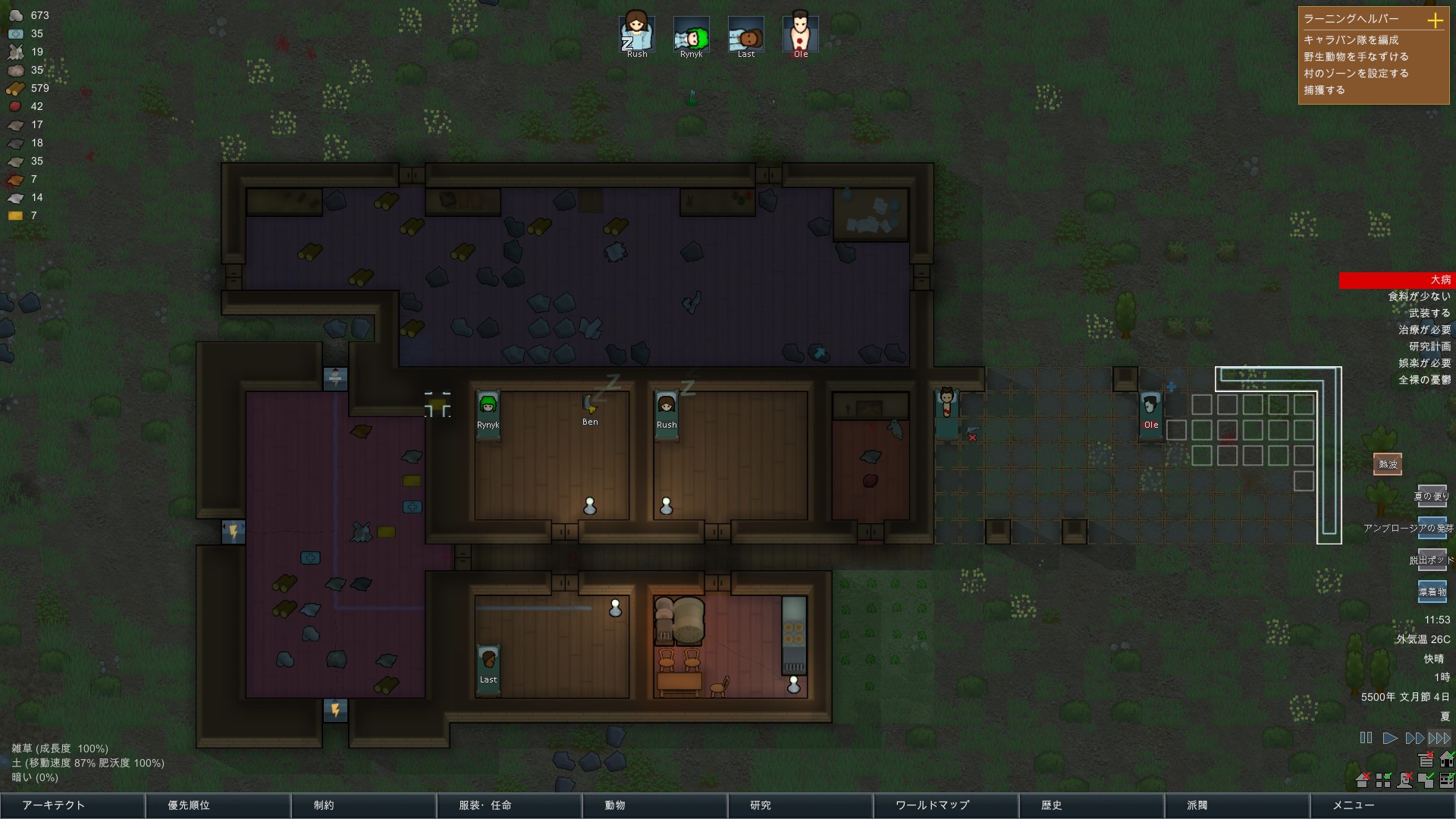This screenshot has height=819, width=1456.
Task: Open the 捕獲する learning helper lesson
Action: [1326, 89]
